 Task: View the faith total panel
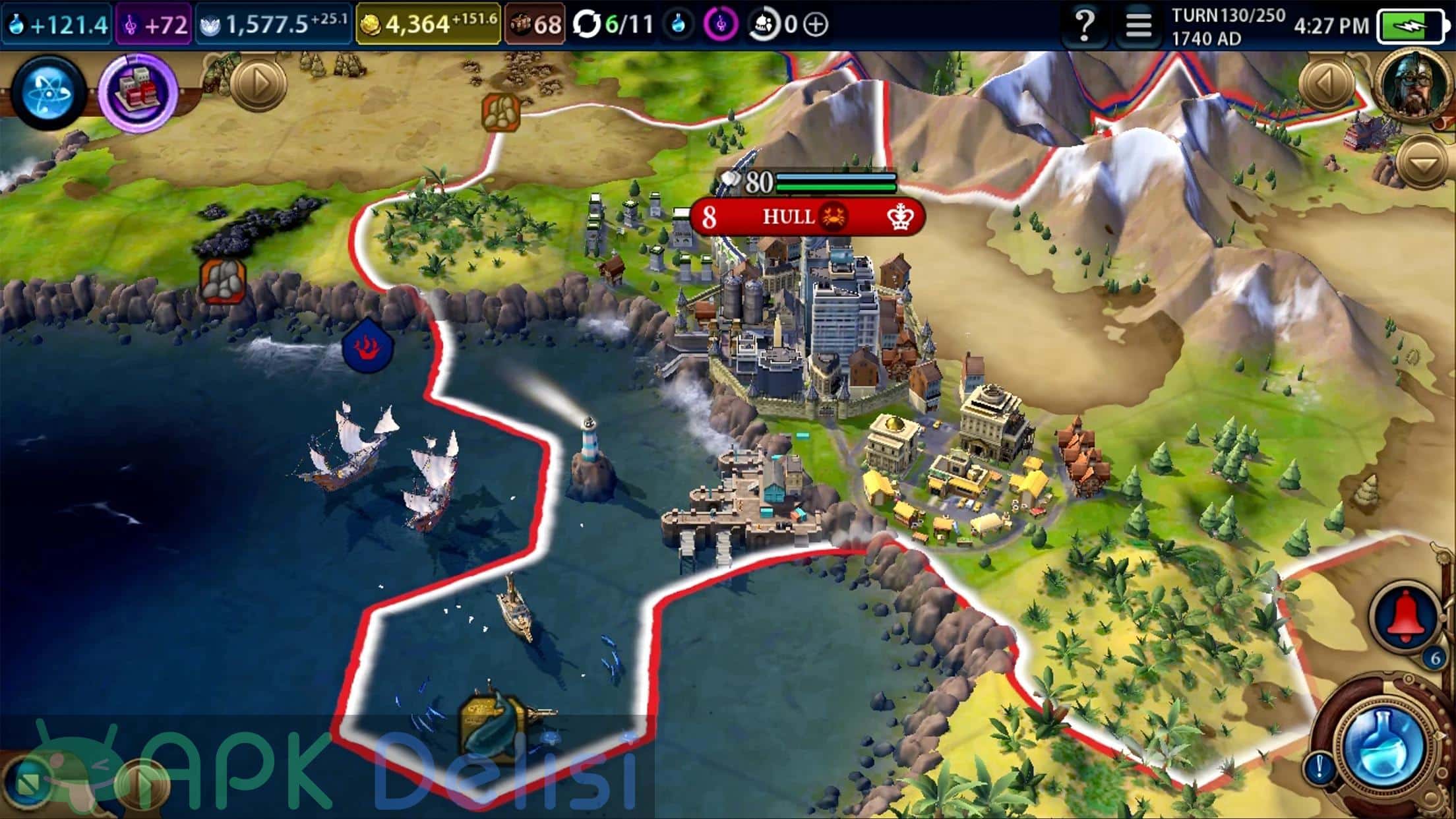click(273, 25)
